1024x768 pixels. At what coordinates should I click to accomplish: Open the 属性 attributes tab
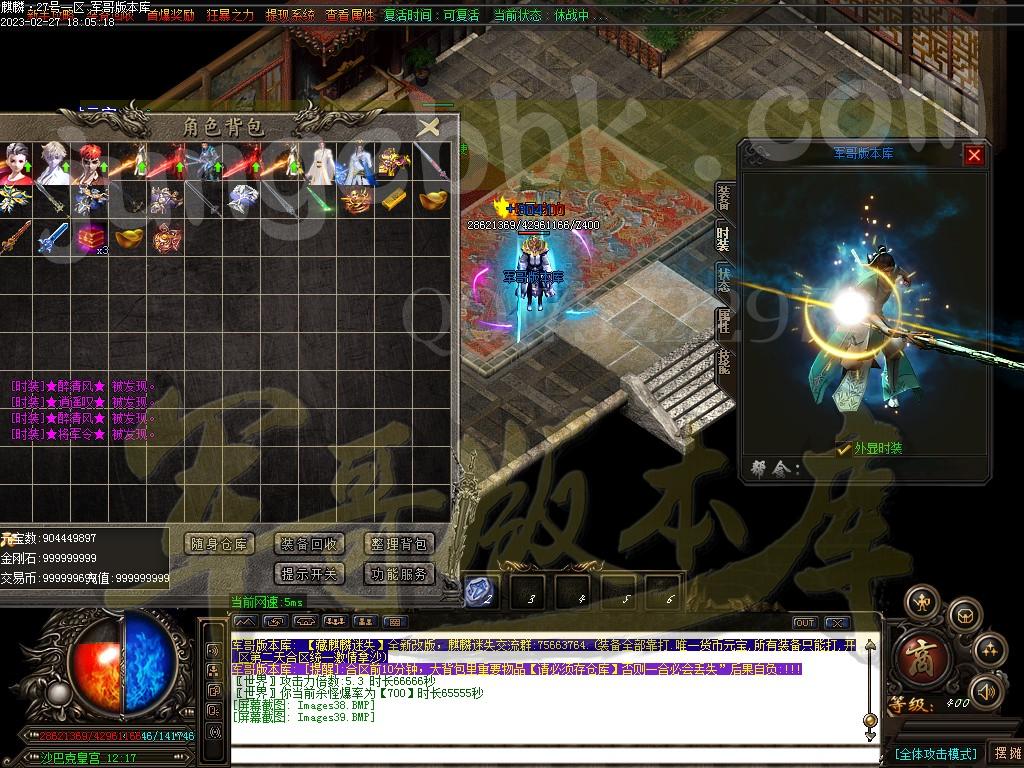[x=724, y=321]
